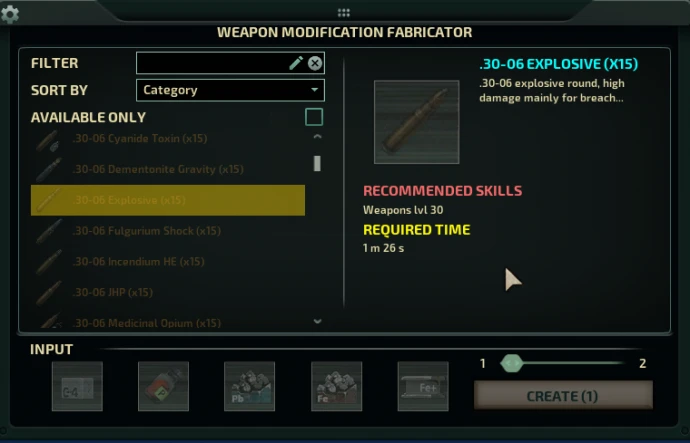Screen dimensions: 690x443
Task: Click the Create (1) button
Action: click(562, 396)
